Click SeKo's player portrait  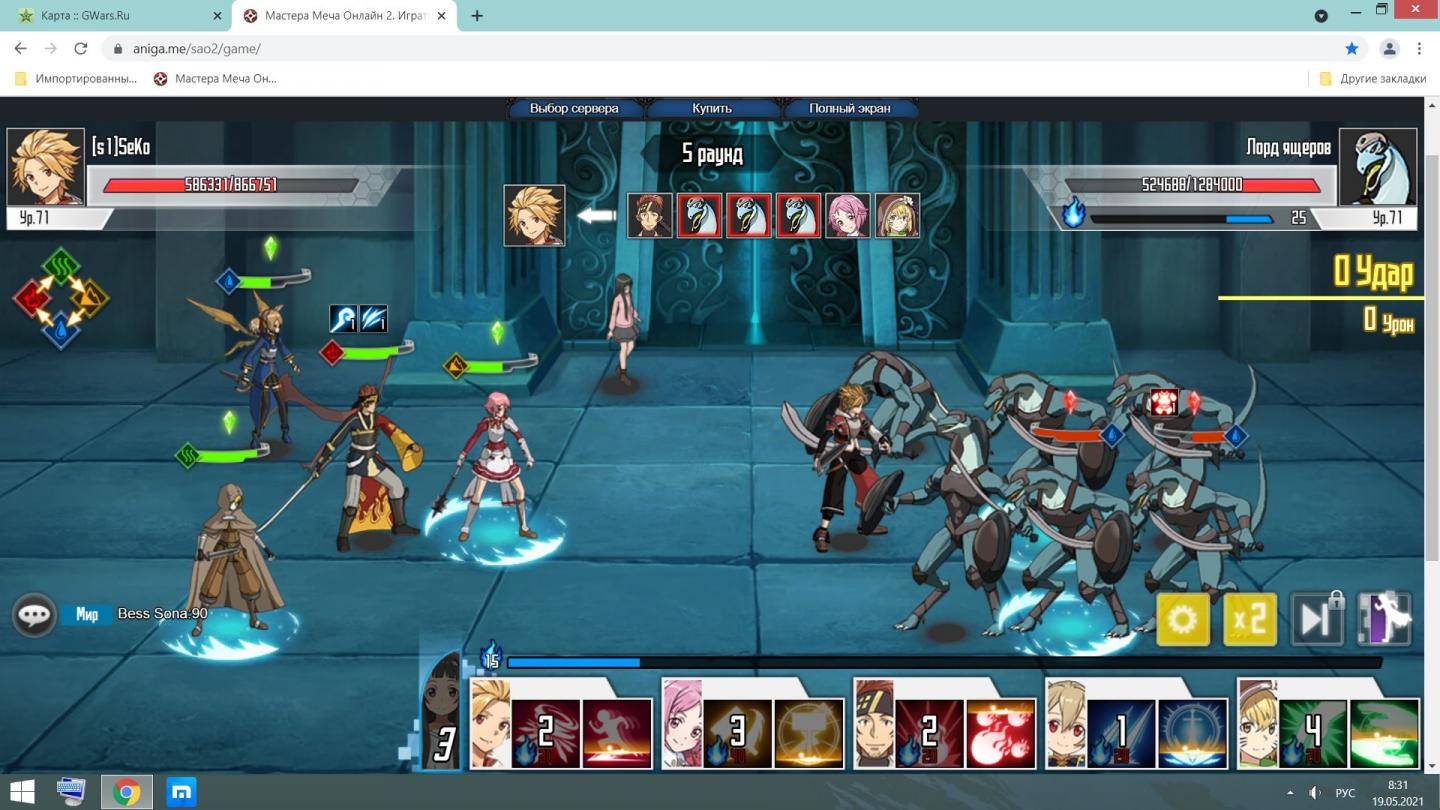(x=46, y=167)
